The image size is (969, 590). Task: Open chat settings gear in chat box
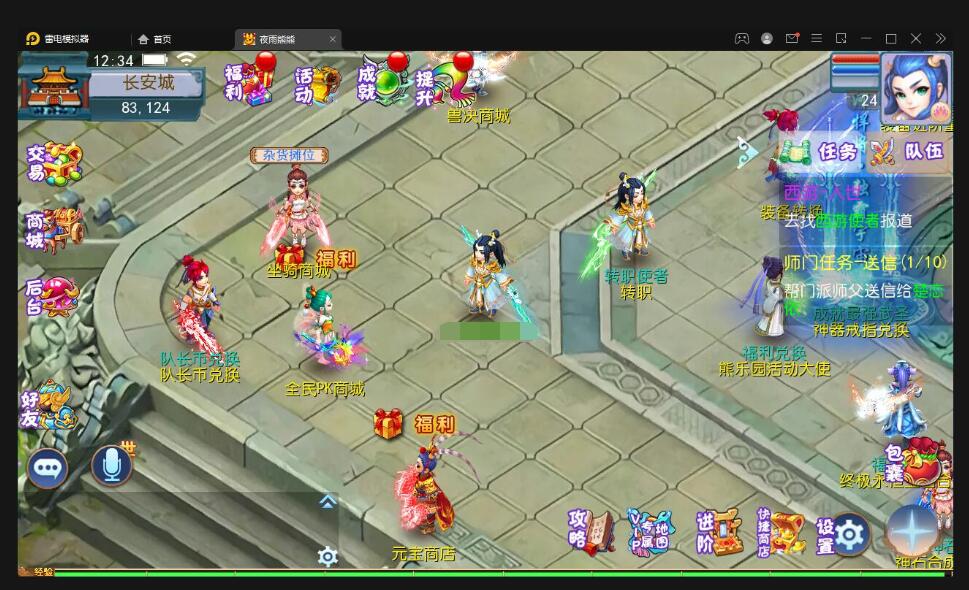coord(327,557)
